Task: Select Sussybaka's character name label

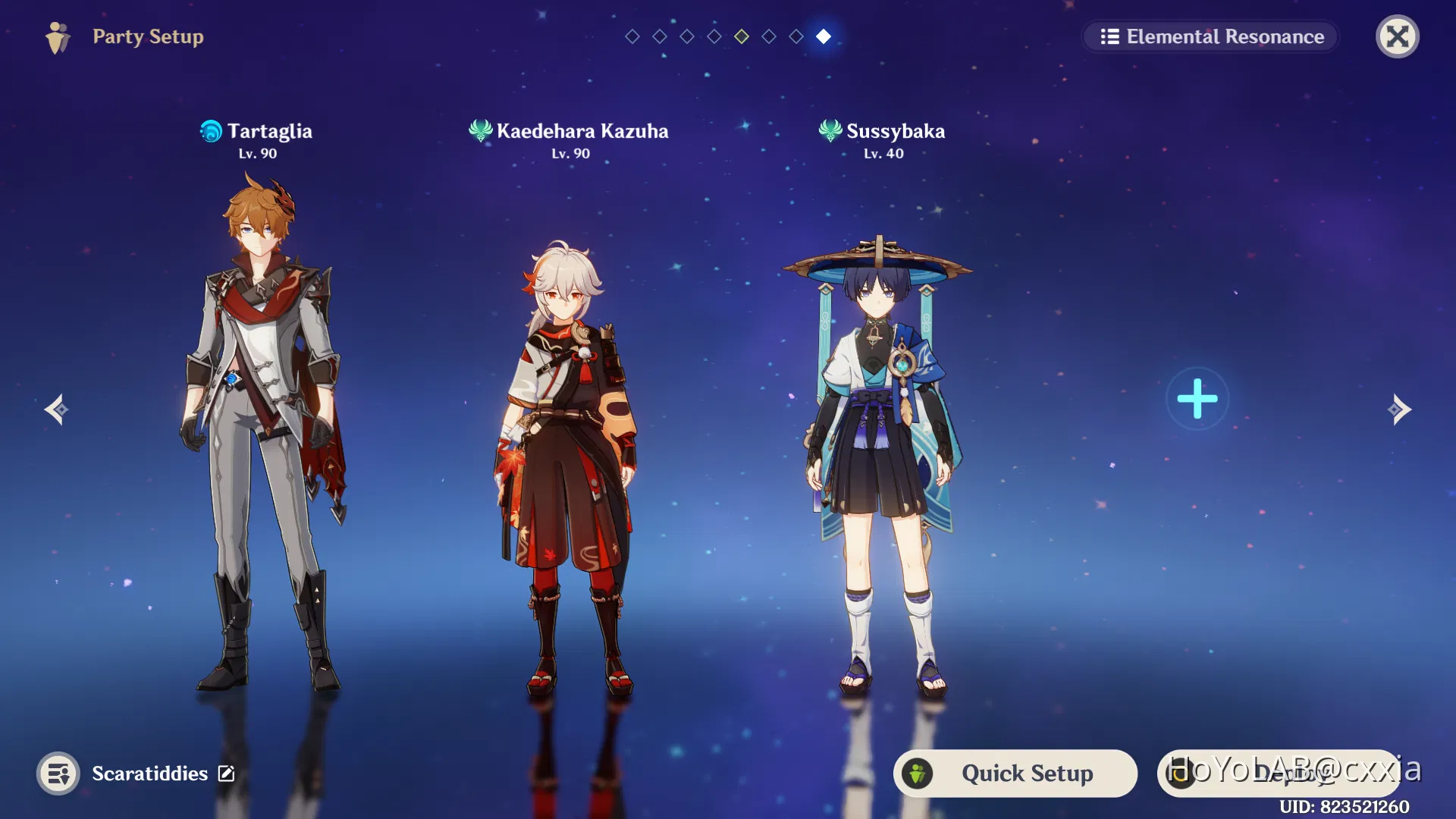Action: click(895, 130)
